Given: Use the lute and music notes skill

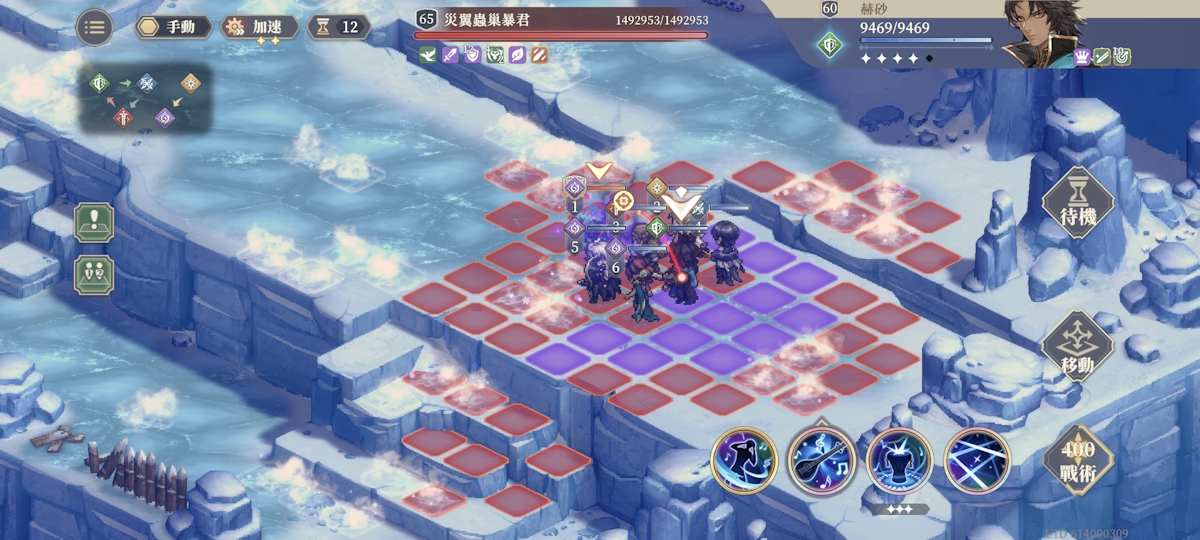Looking at the screenshot, I should pos(821,461).
